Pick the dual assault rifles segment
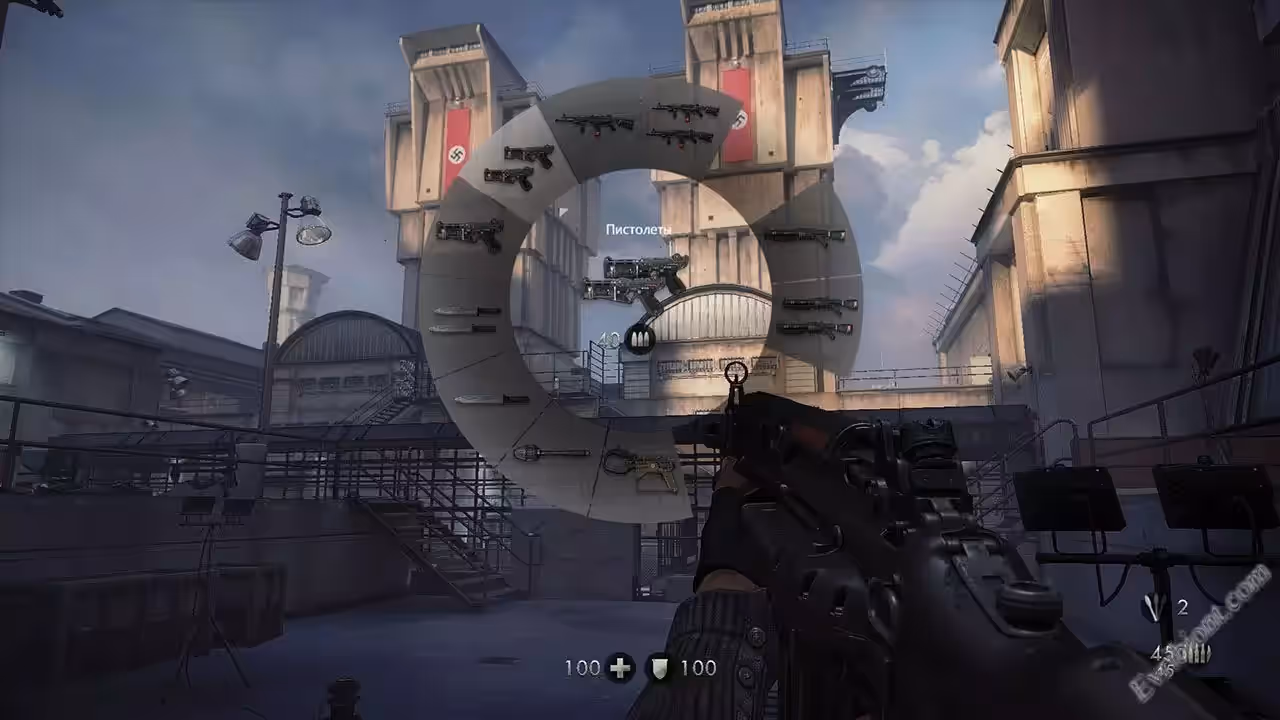The image size is (1280, 720). coord(684,124)
